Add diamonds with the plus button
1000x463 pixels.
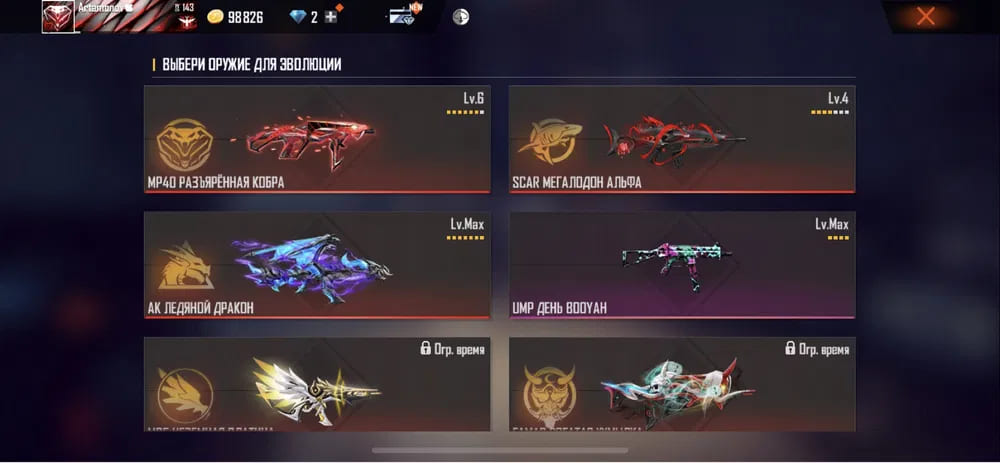coord(331,17)
